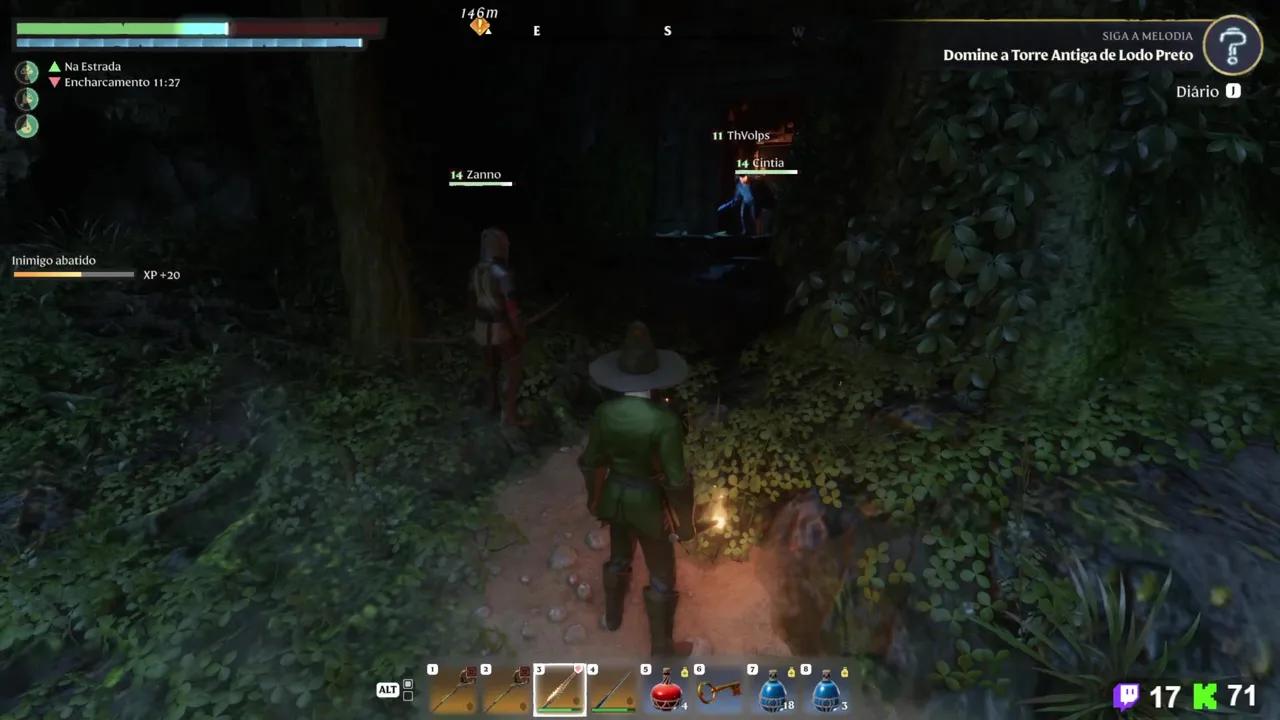Click the Domine a Torre Antiga quest objective
Viewport: 1280px width, 720px height.
coord(1068,55)
